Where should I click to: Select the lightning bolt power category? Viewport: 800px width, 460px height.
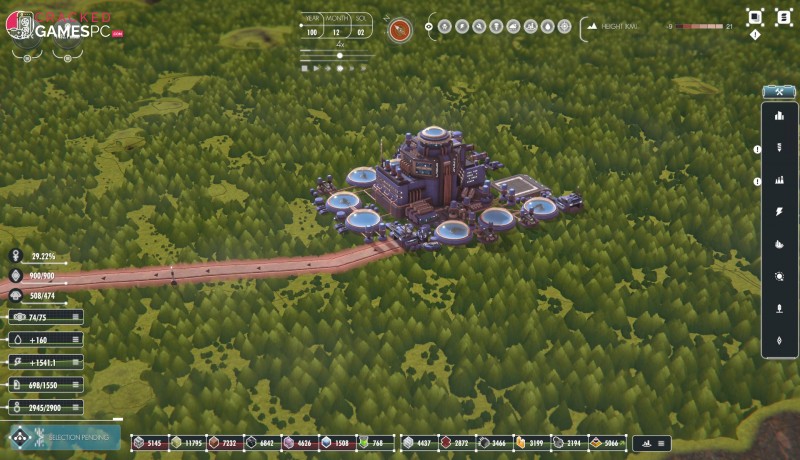point(779,212)
